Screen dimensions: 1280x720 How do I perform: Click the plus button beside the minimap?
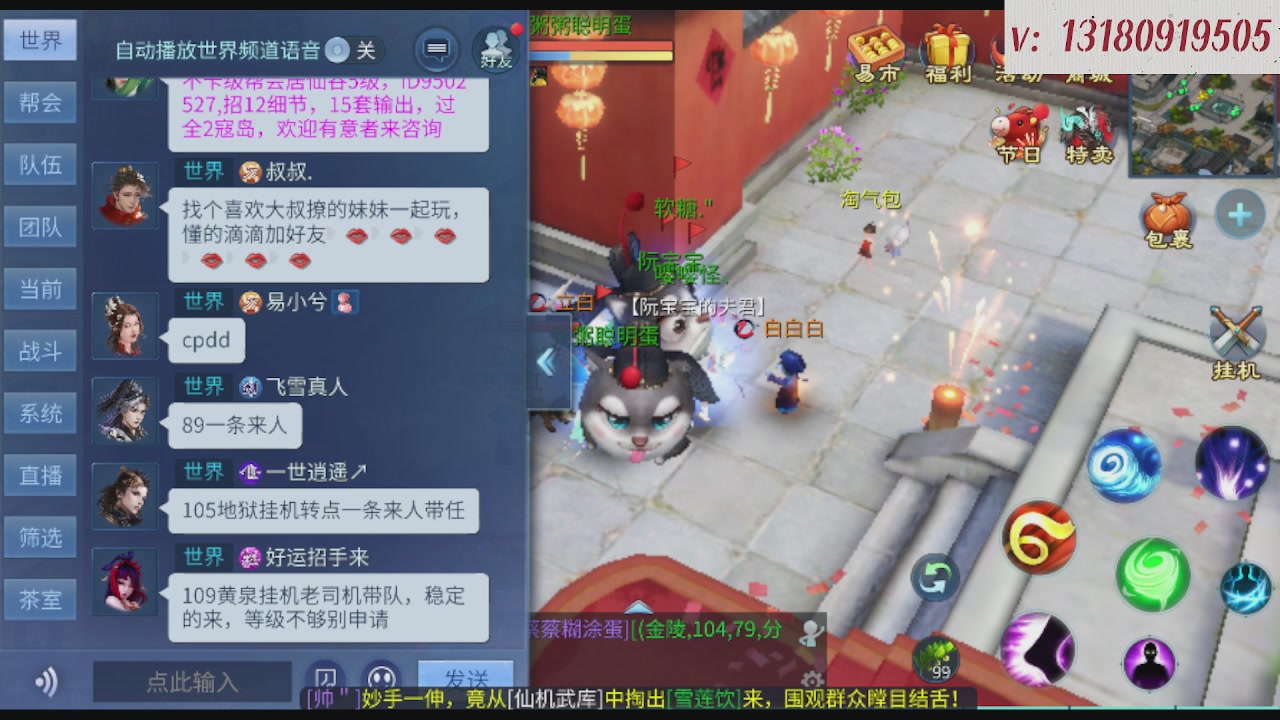[x=1240, y=213]
